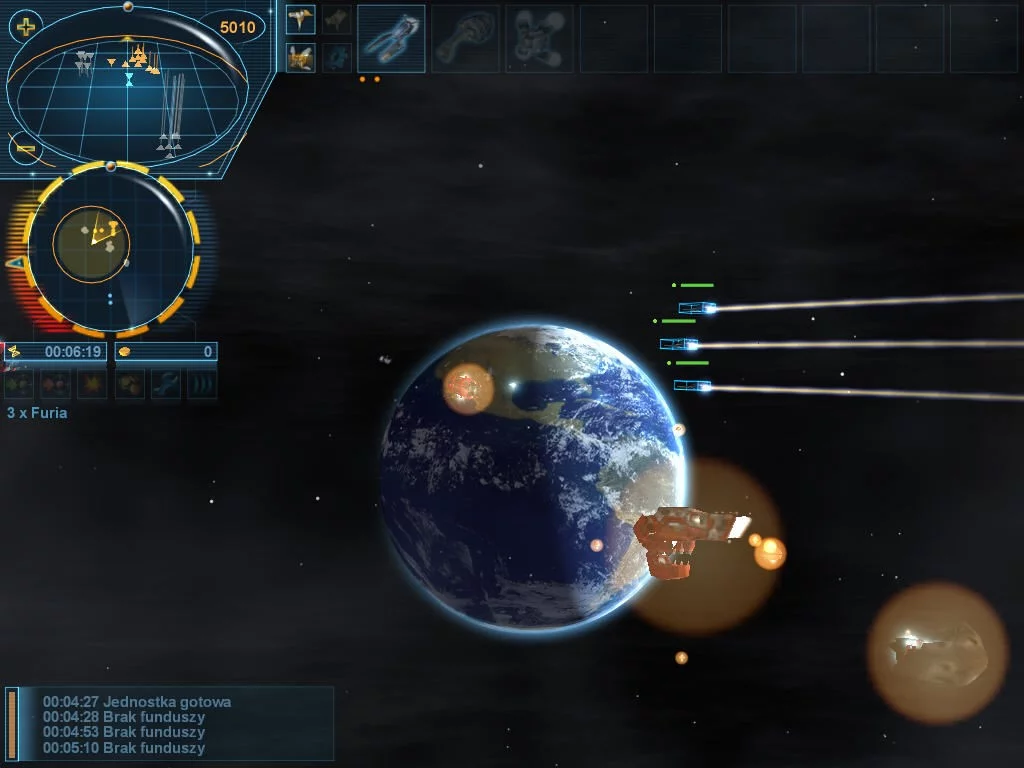Zoom in the tactical map with plus button
This screenshot has height=768, width=1024.
coord(25,27)
